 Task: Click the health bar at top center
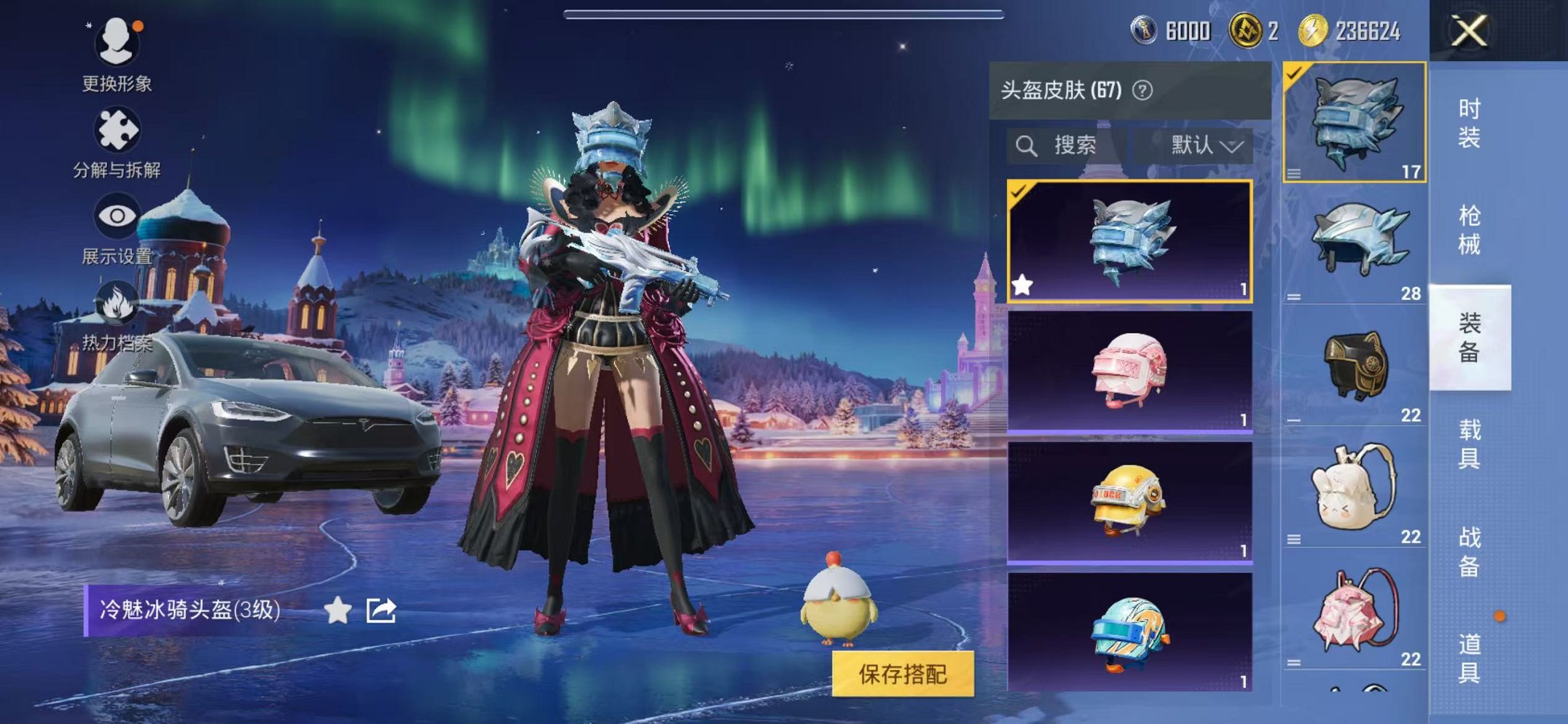tap(783, 13)
